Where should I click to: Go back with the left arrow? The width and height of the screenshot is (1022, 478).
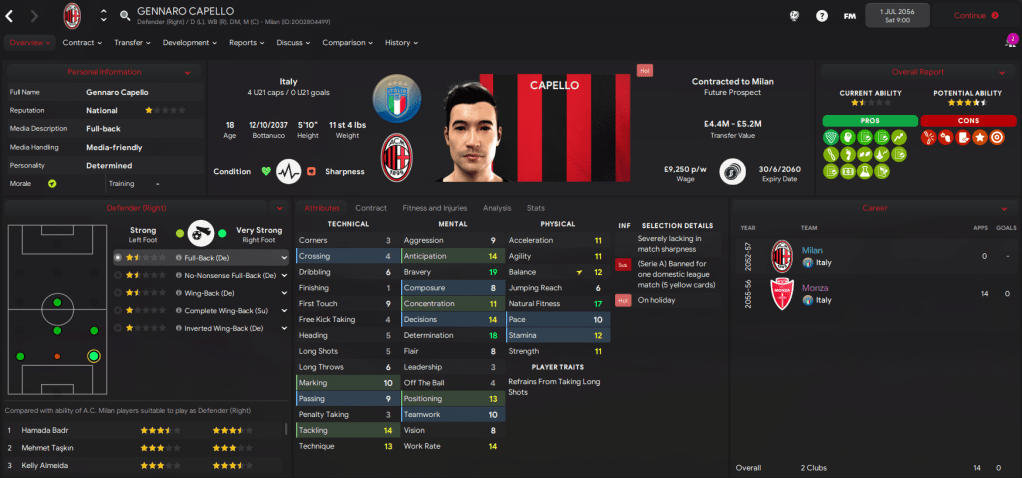coord(10,16)
